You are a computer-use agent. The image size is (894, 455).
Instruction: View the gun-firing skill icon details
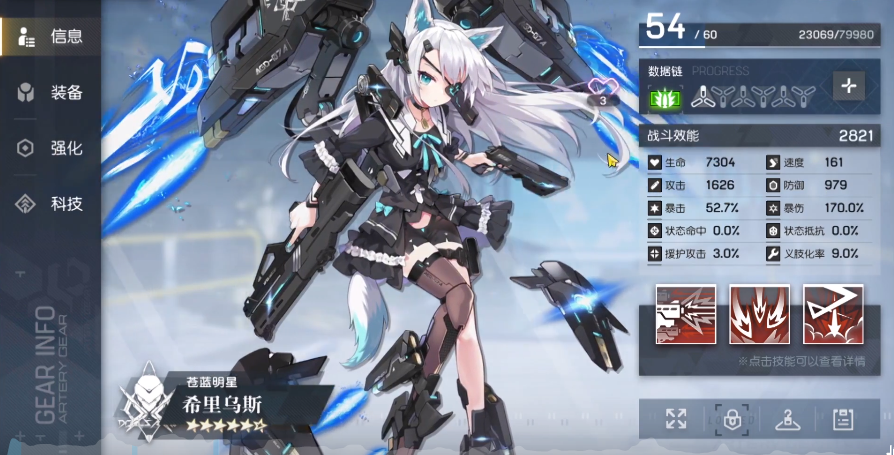click(686, 314)
